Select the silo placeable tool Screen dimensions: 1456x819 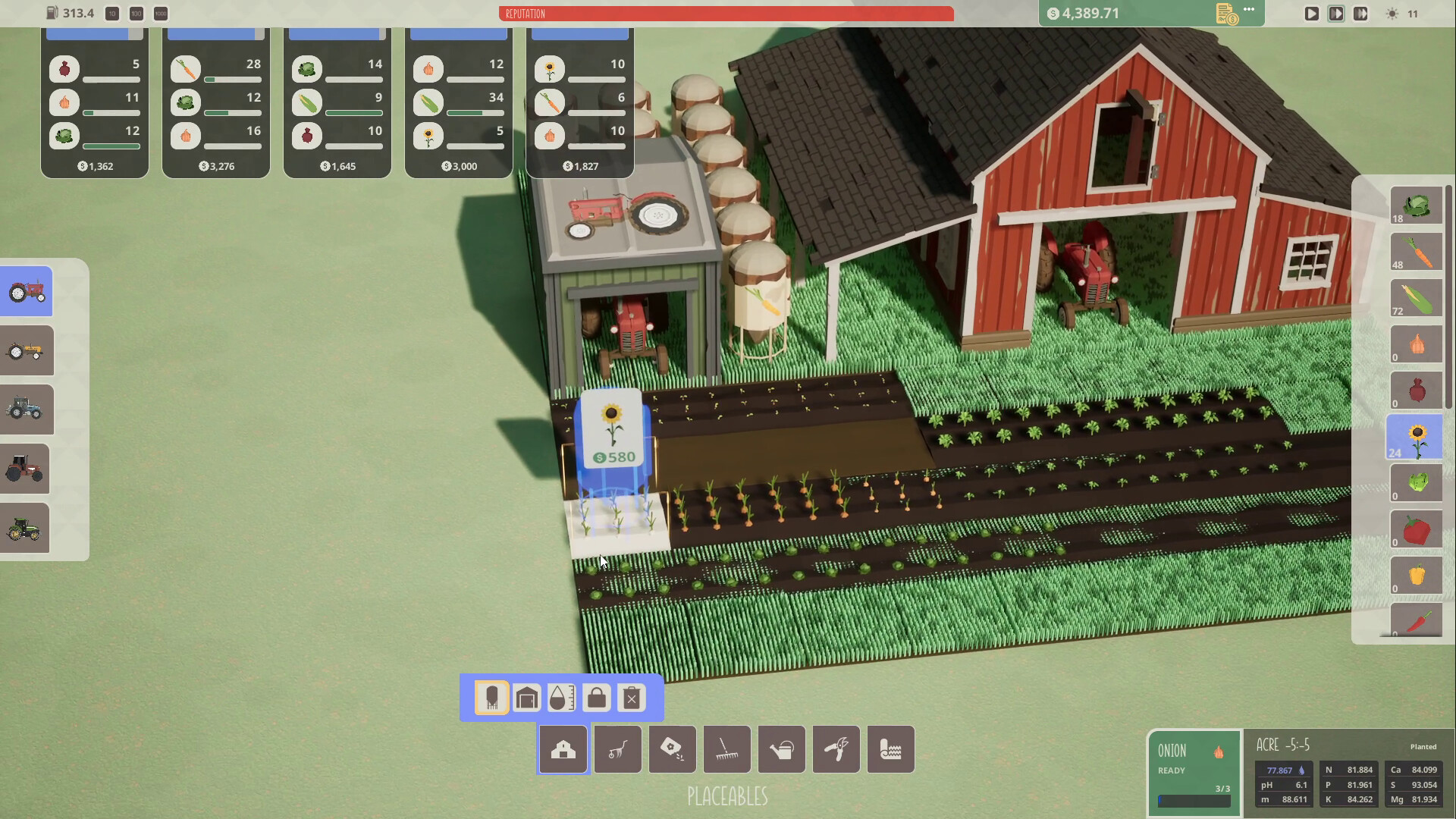491,698
